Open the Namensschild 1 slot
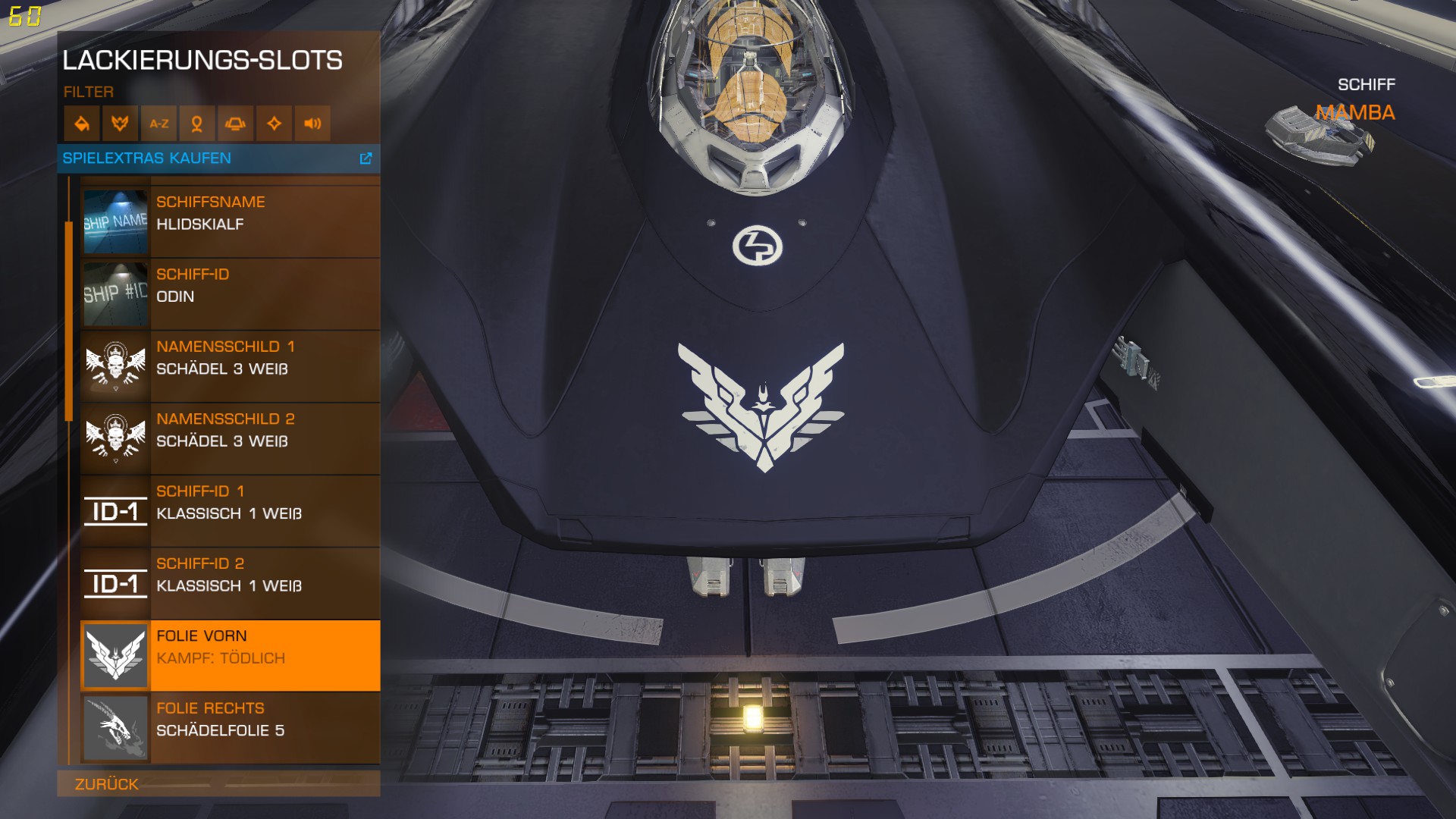Screen dimensions: 1456x819 point(230,366)
